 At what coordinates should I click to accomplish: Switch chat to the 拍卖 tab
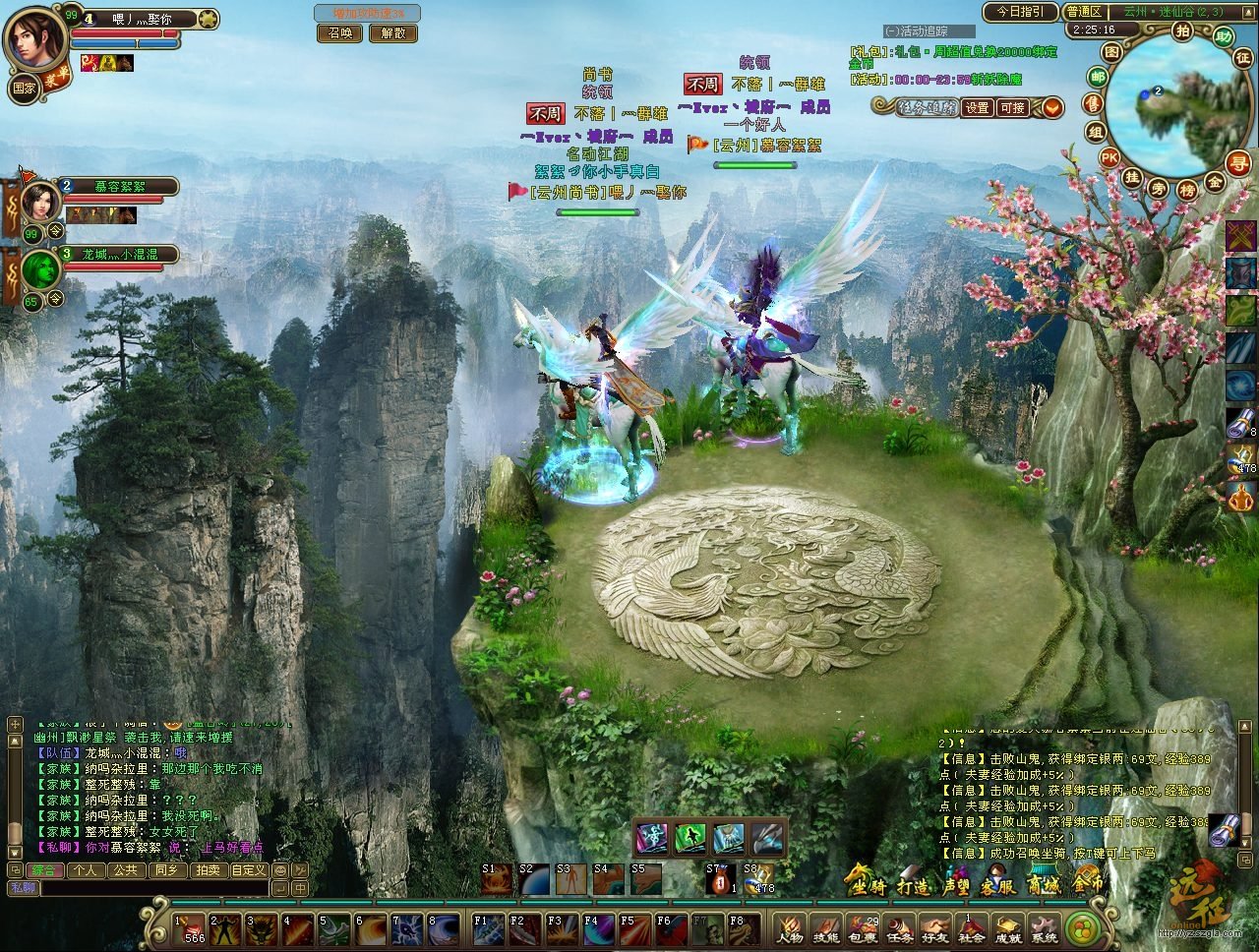pos(207,870)
